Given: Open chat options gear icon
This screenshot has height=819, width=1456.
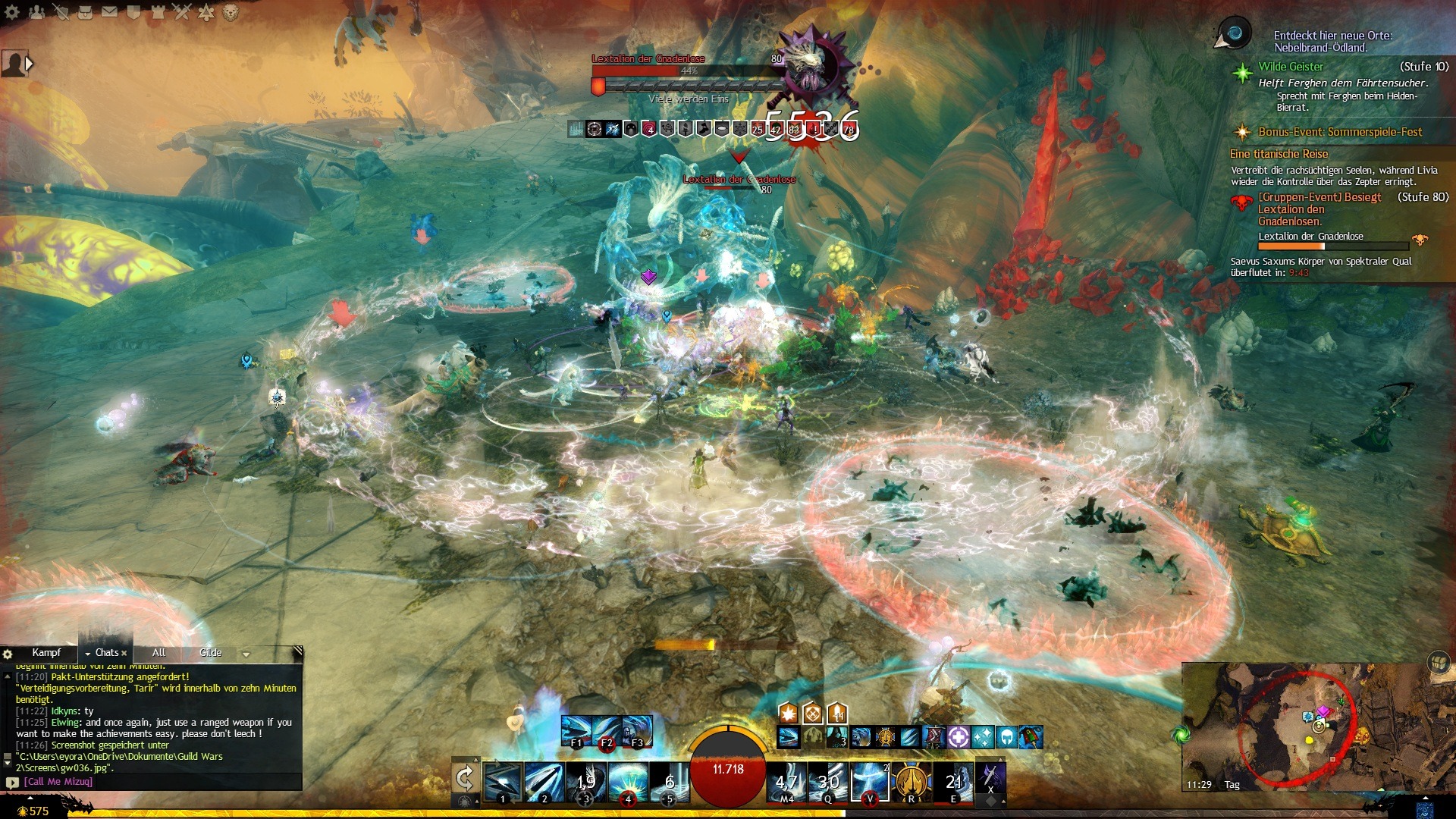Looking at the screenshot, I should pos(8,654).
